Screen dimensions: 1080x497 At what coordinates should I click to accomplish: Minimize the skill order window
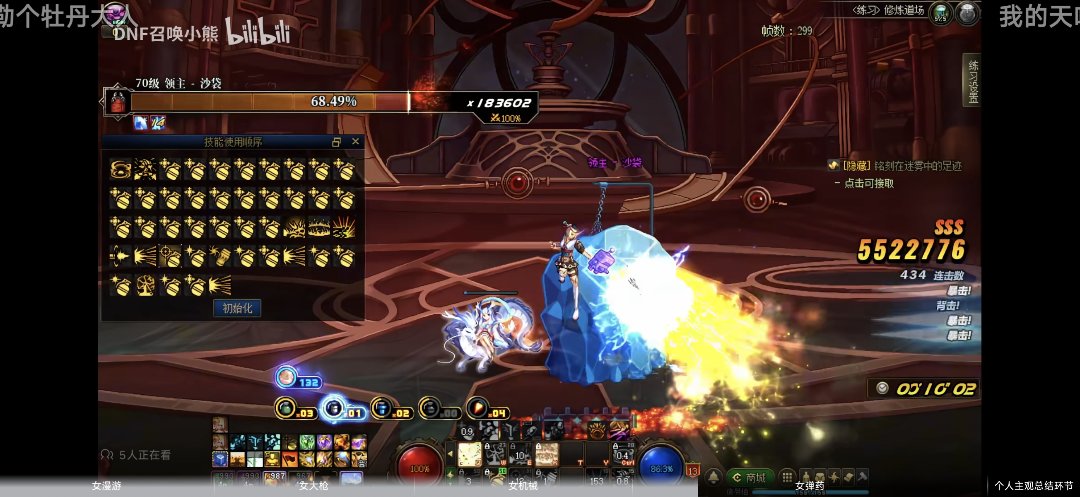(337, 142)
